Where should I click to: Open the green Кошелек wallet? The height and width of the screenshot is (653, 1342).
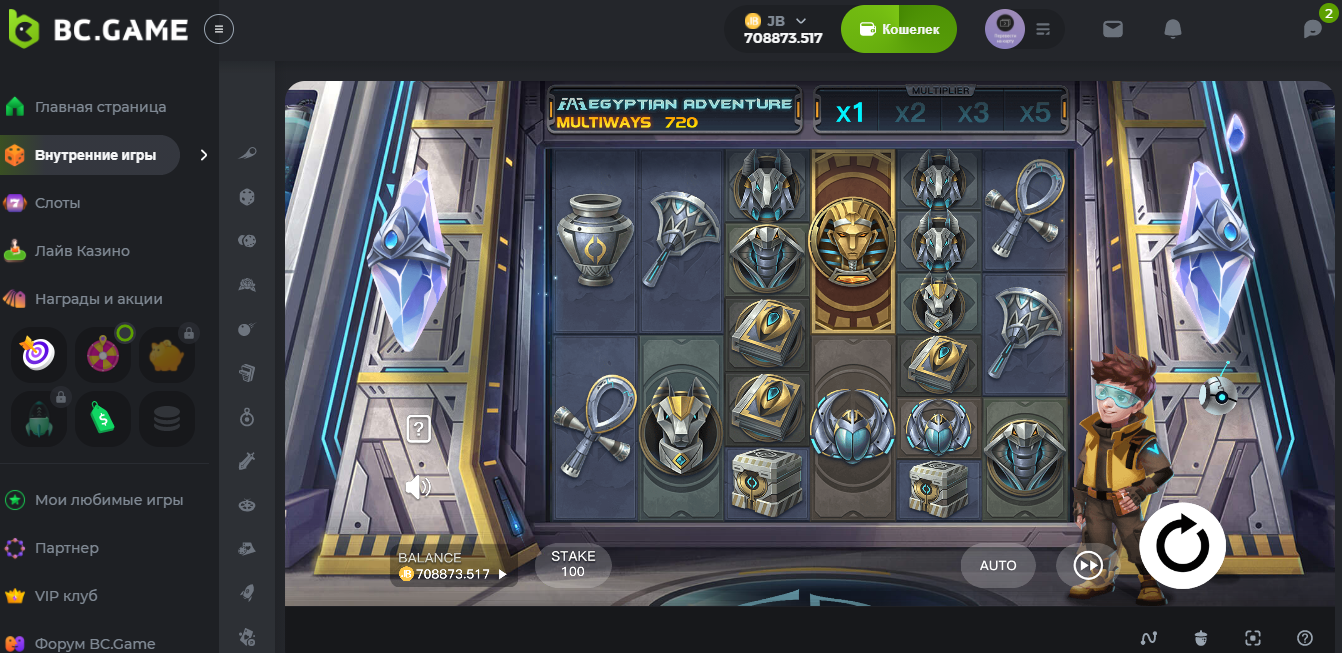pyautogui.click(x=898, y=29)
